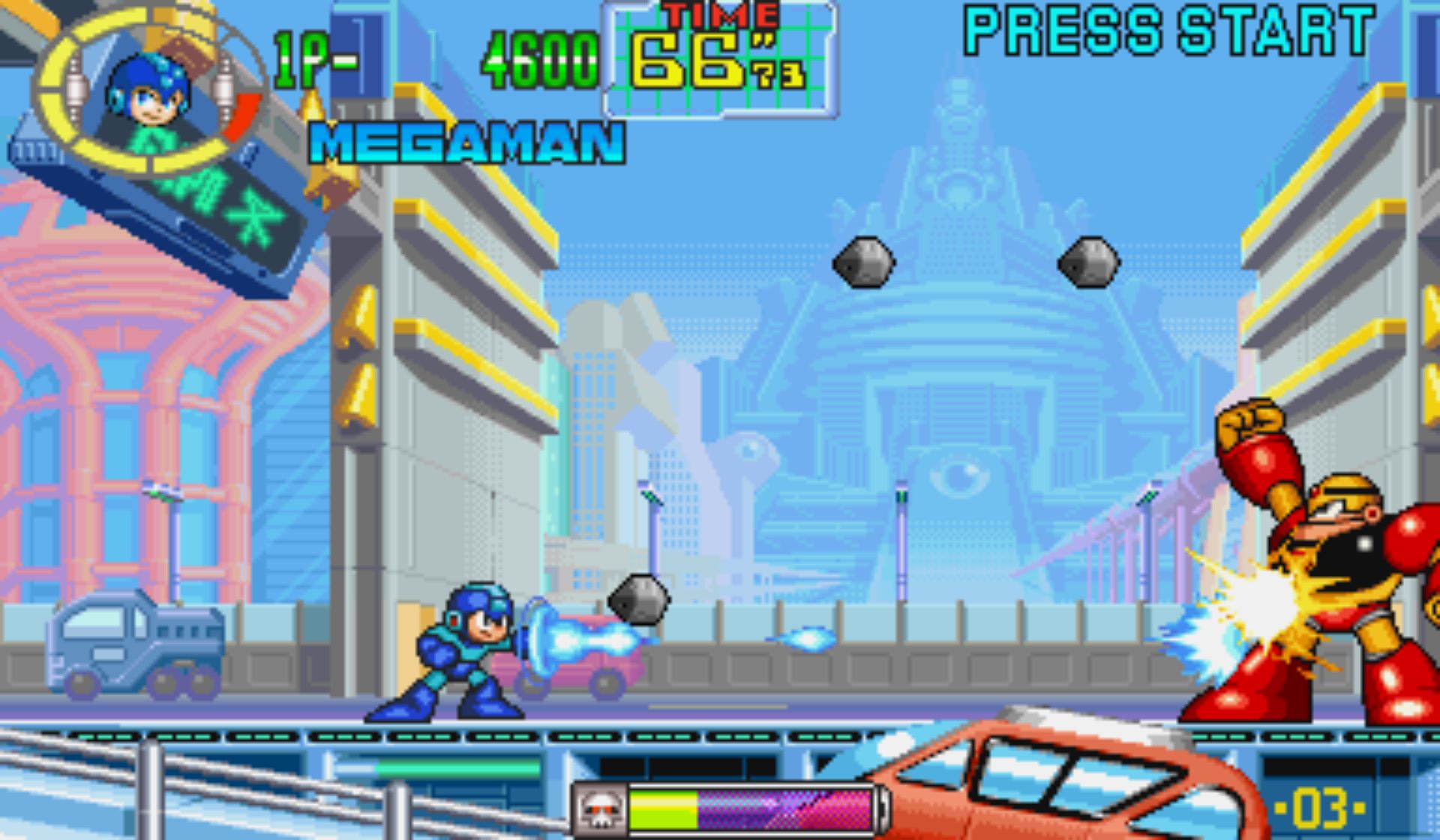Click the Mega Man character portrait
Screen dimensions: 1440x840
pos(148,94)
